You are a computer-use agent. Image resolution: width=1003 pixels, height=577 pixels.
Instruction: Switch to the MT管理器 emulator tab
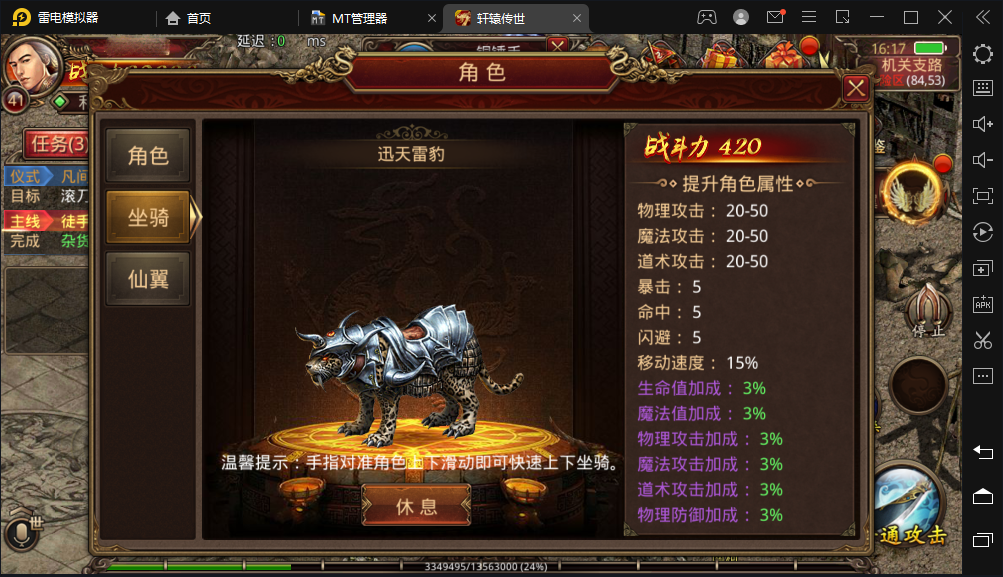[359, 18]
